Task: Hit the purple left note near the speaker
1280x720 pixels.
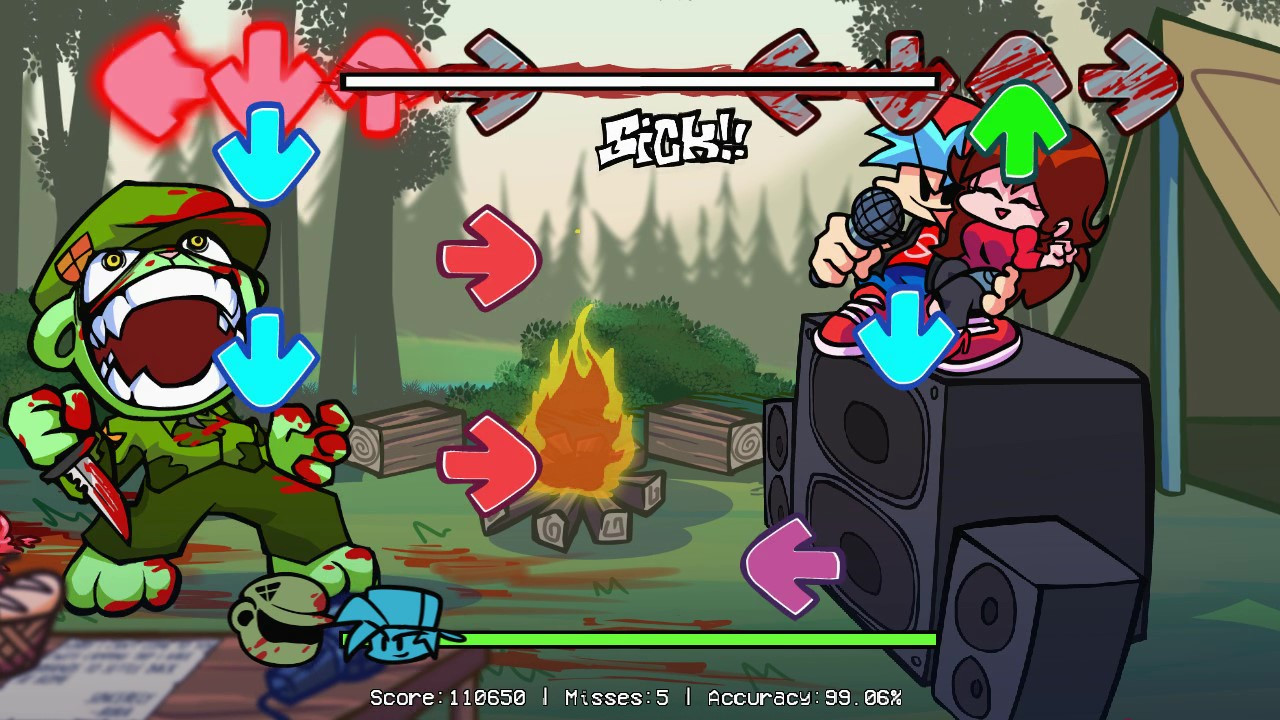Action: click(790, 562)
